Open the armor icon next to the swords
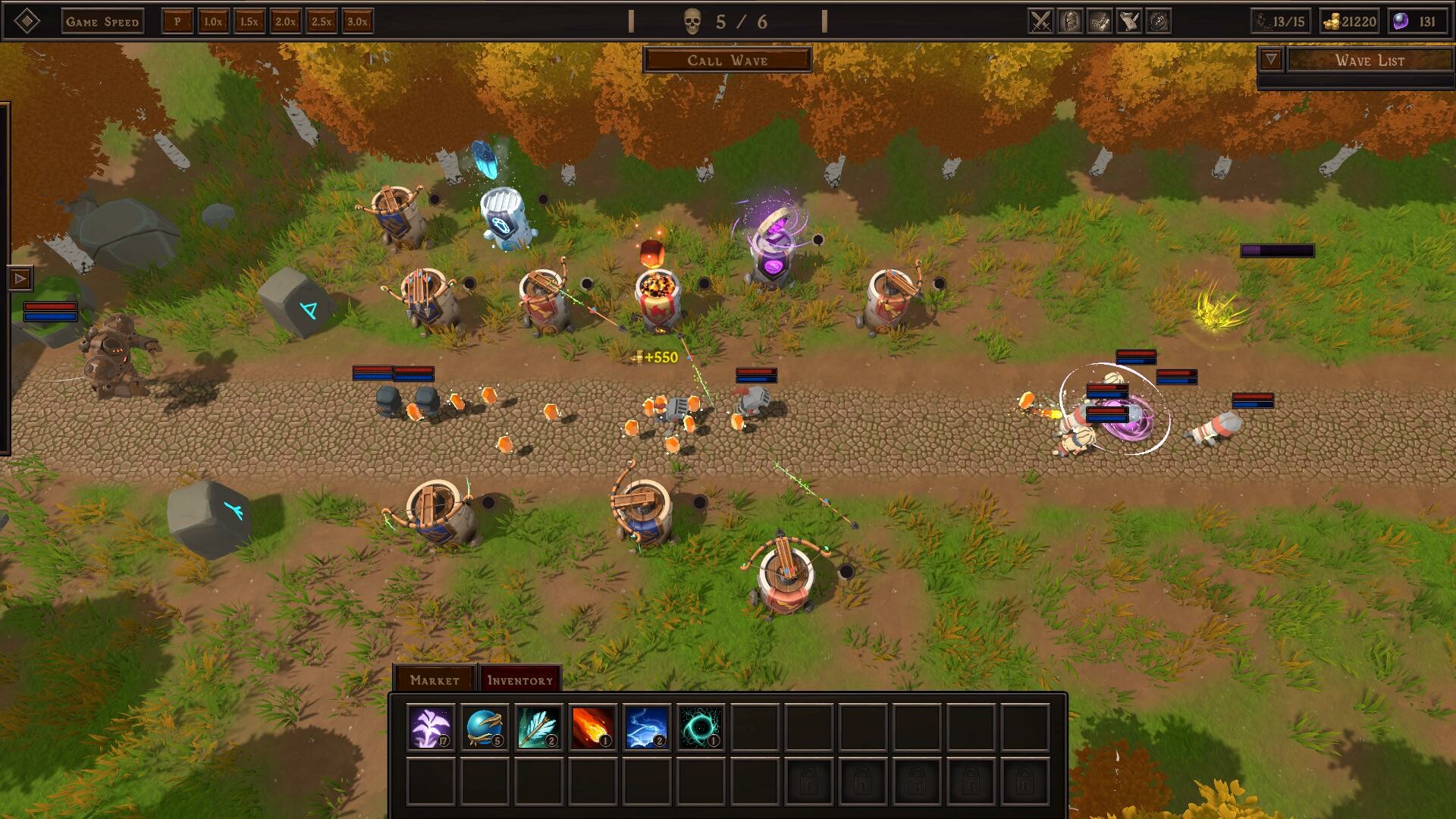This screenshot has height=819, width=1456. point(1068,21)
